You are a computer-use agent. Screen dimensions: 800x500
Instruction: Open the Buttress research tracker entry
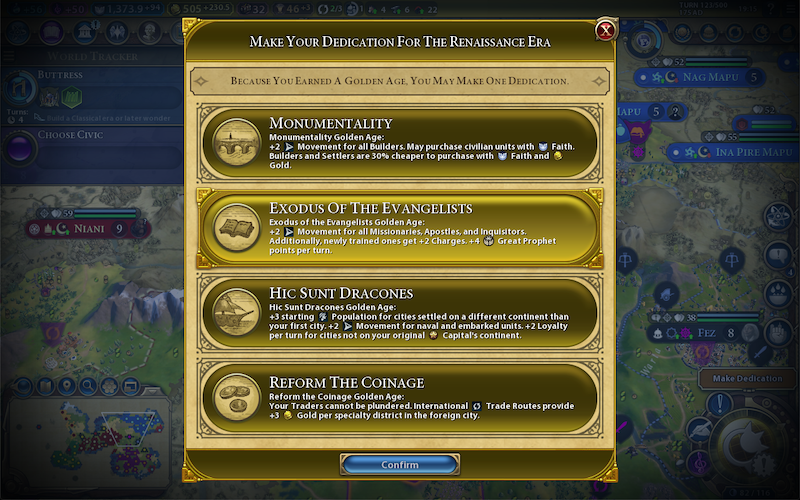pos(90,88)
